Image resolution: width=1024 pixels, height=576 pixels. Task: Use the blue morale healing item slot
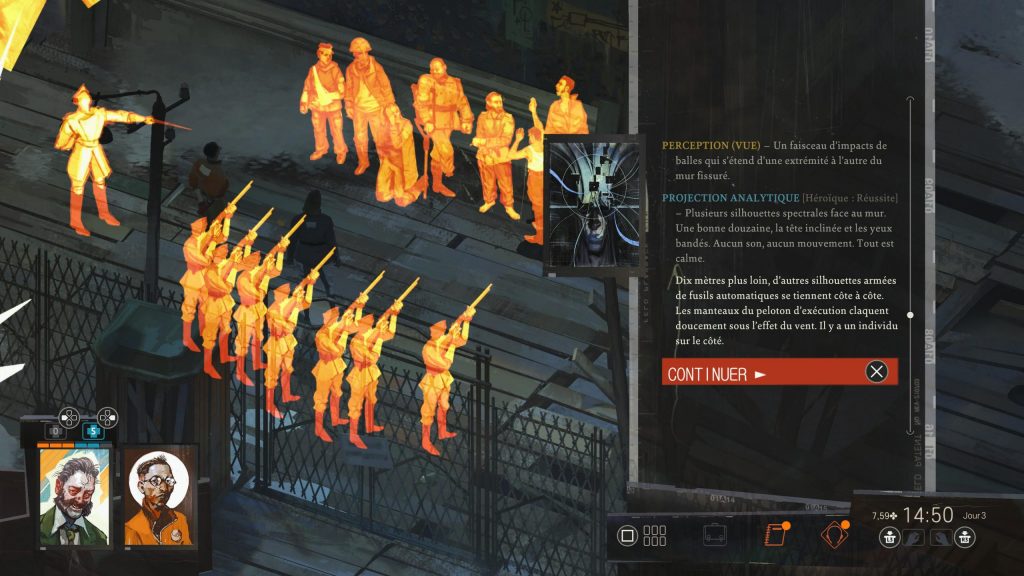93,431
